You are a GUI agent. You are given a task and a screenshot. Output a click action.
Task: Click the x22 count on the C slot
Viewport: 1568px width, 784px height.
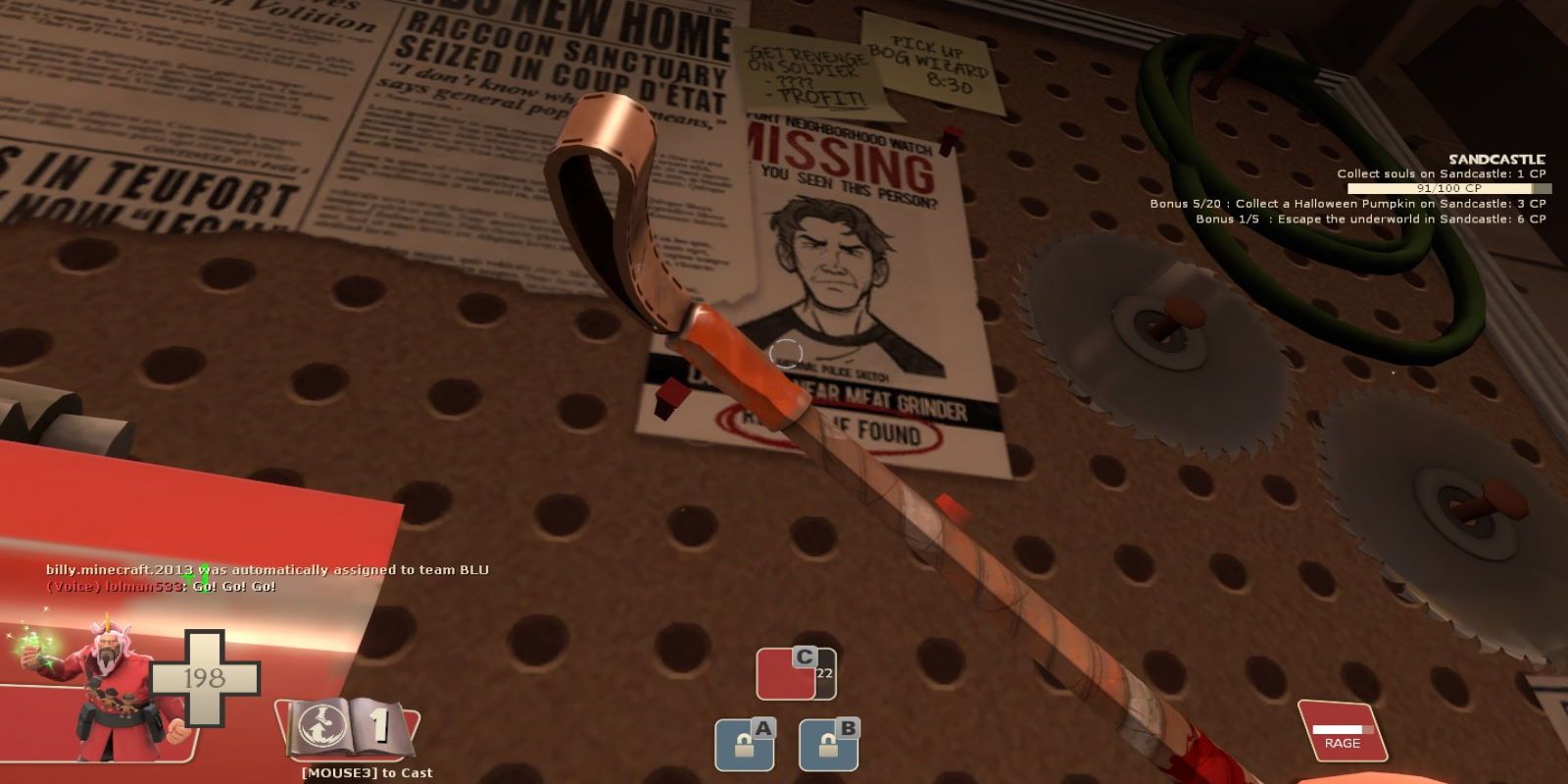coord(823,674)
